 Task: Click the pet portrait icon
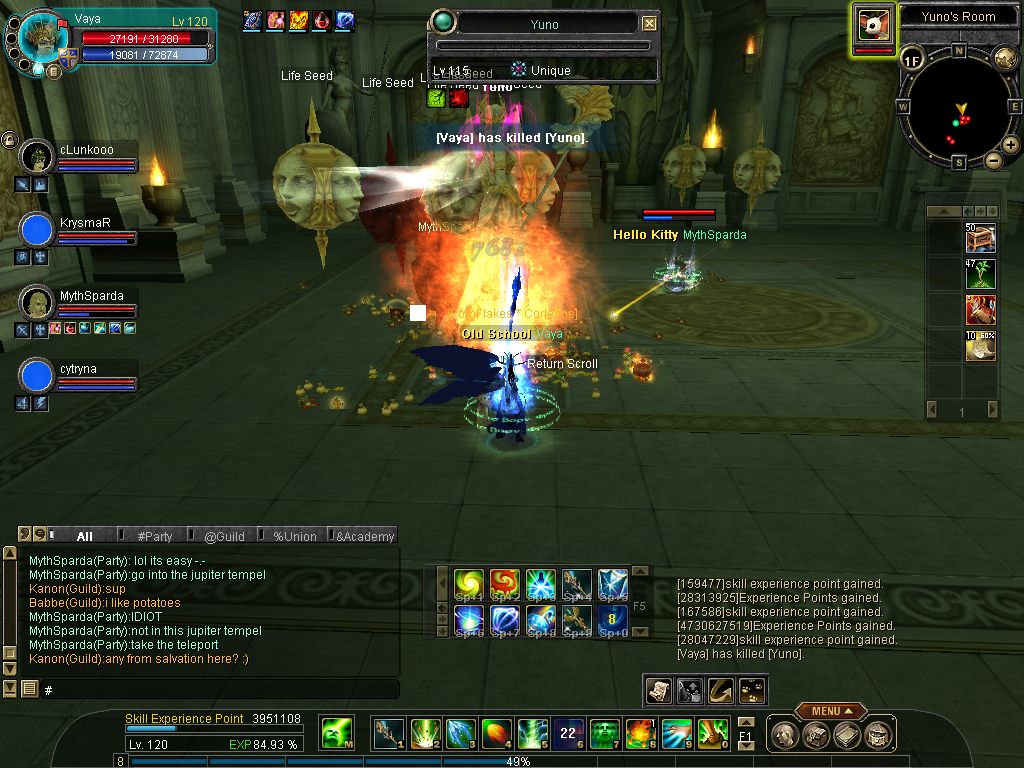(874, 25)
